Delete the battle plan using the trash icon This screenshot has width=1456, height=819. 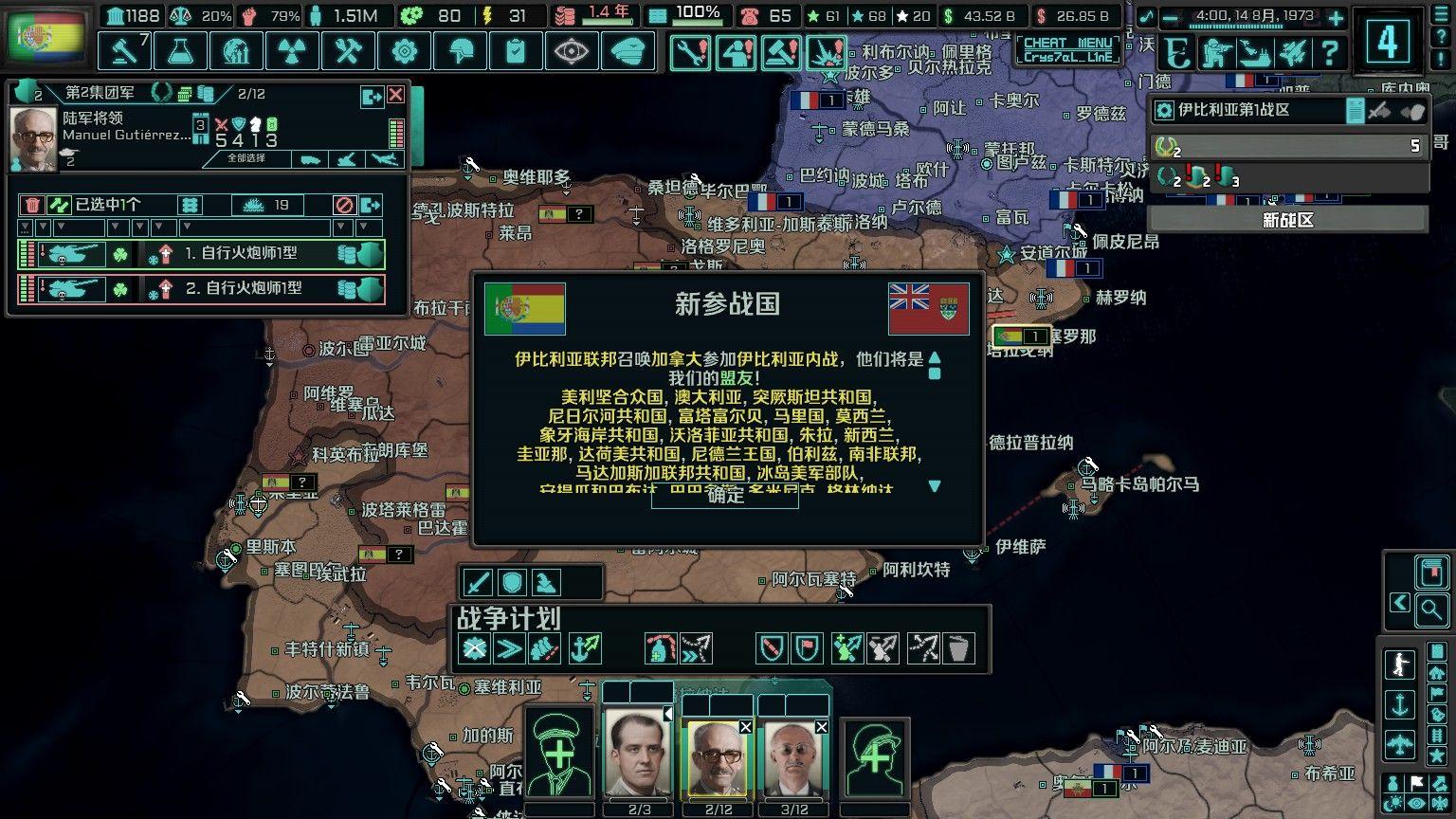[x=960, y=648]
